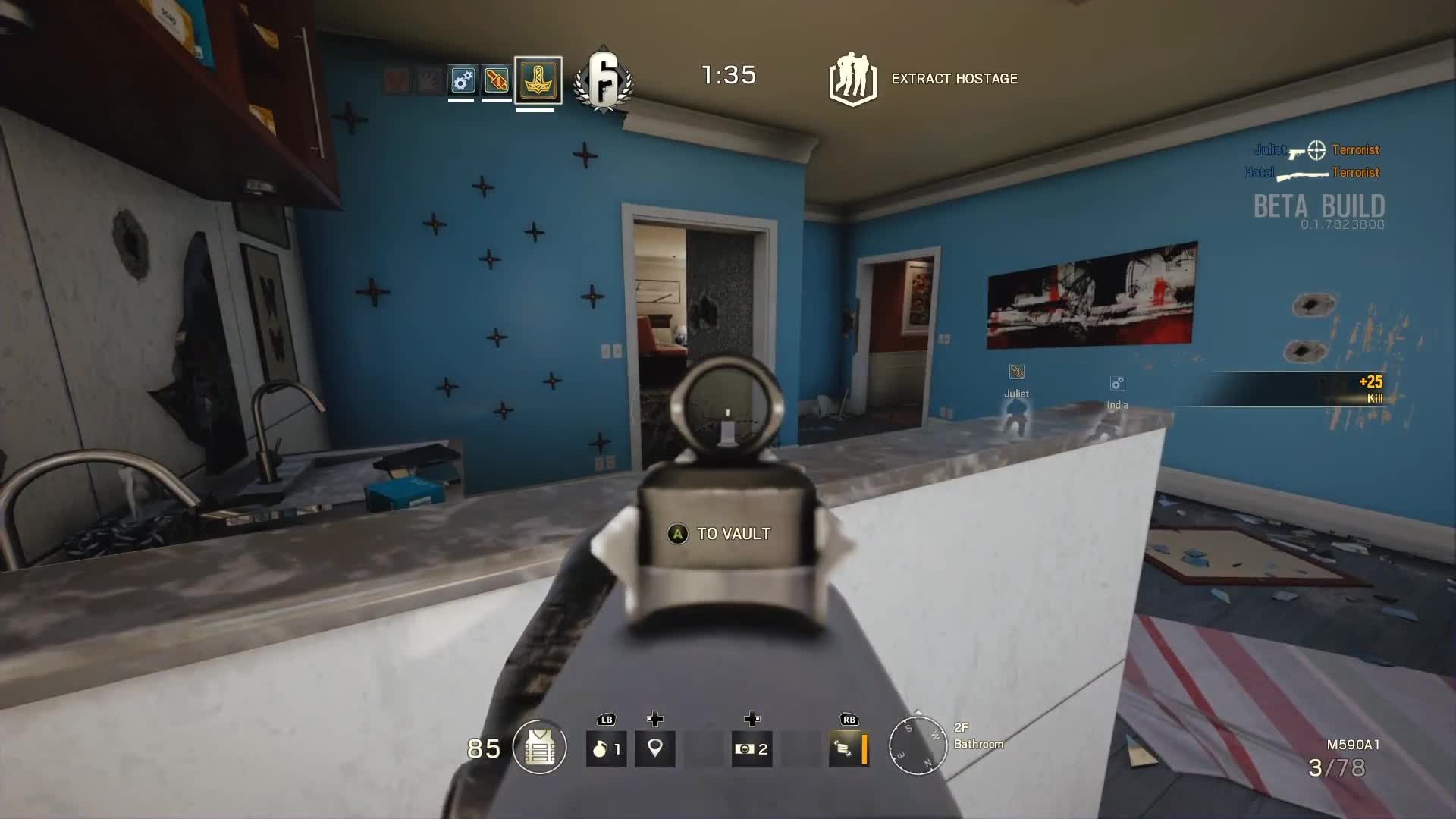Click the orange gadget charge meter bar
The height and width of the screenshot is (819, 1456).
click(x=866, y=748)
